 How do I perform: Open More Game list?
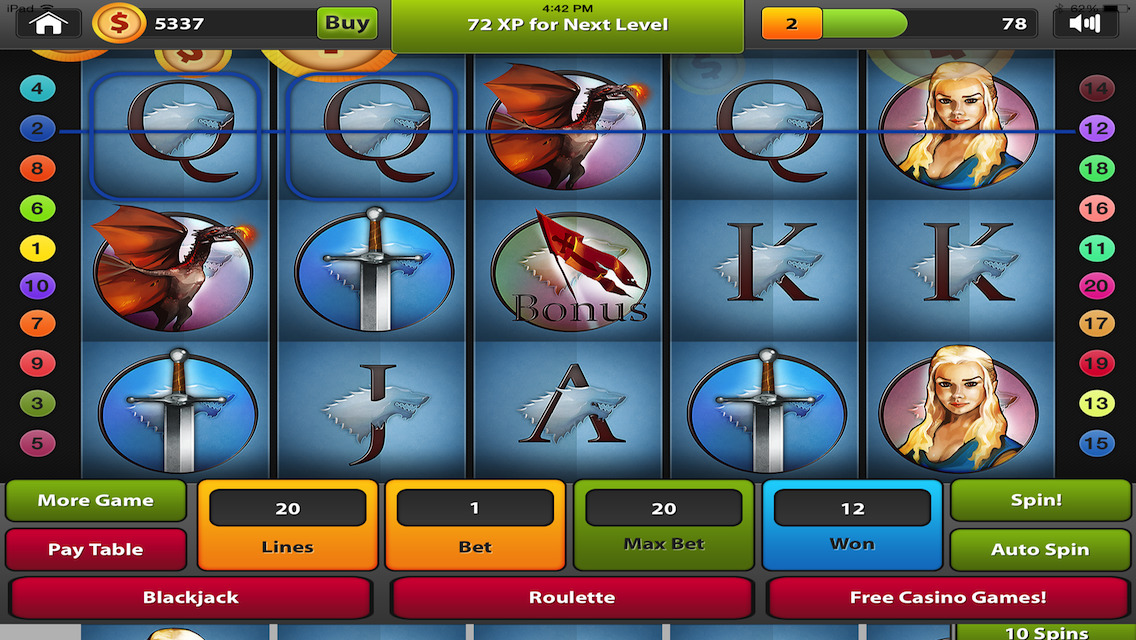(96, 501)
